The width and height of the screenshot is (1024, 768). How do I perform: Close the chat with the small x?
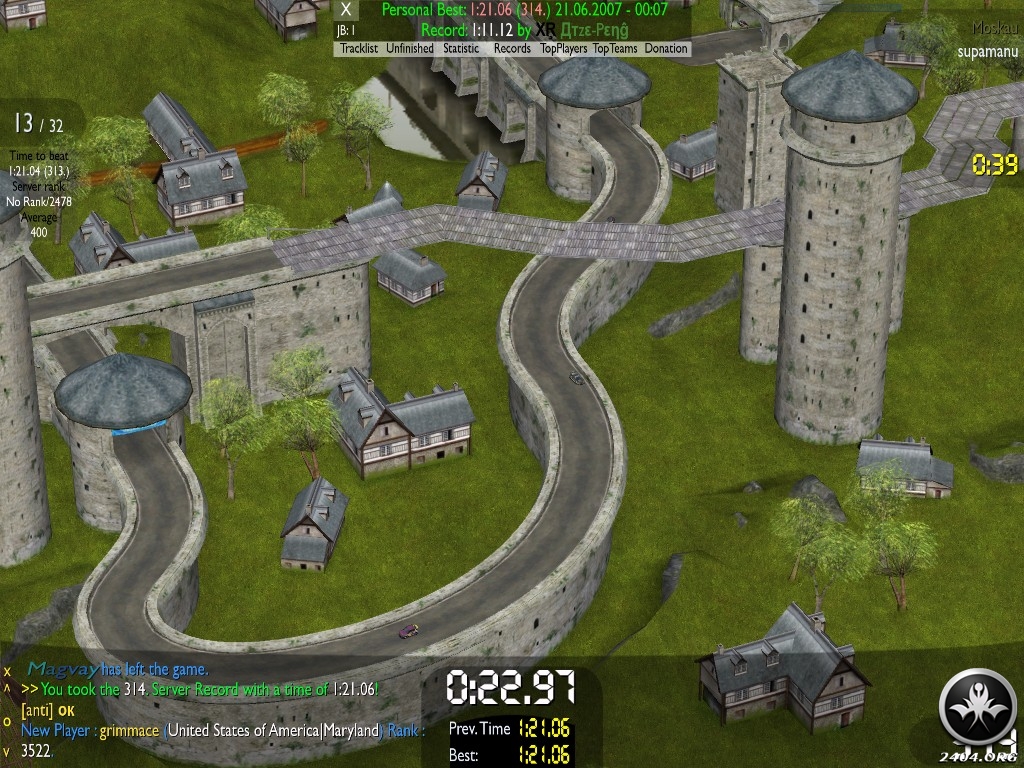pos(7,671)
